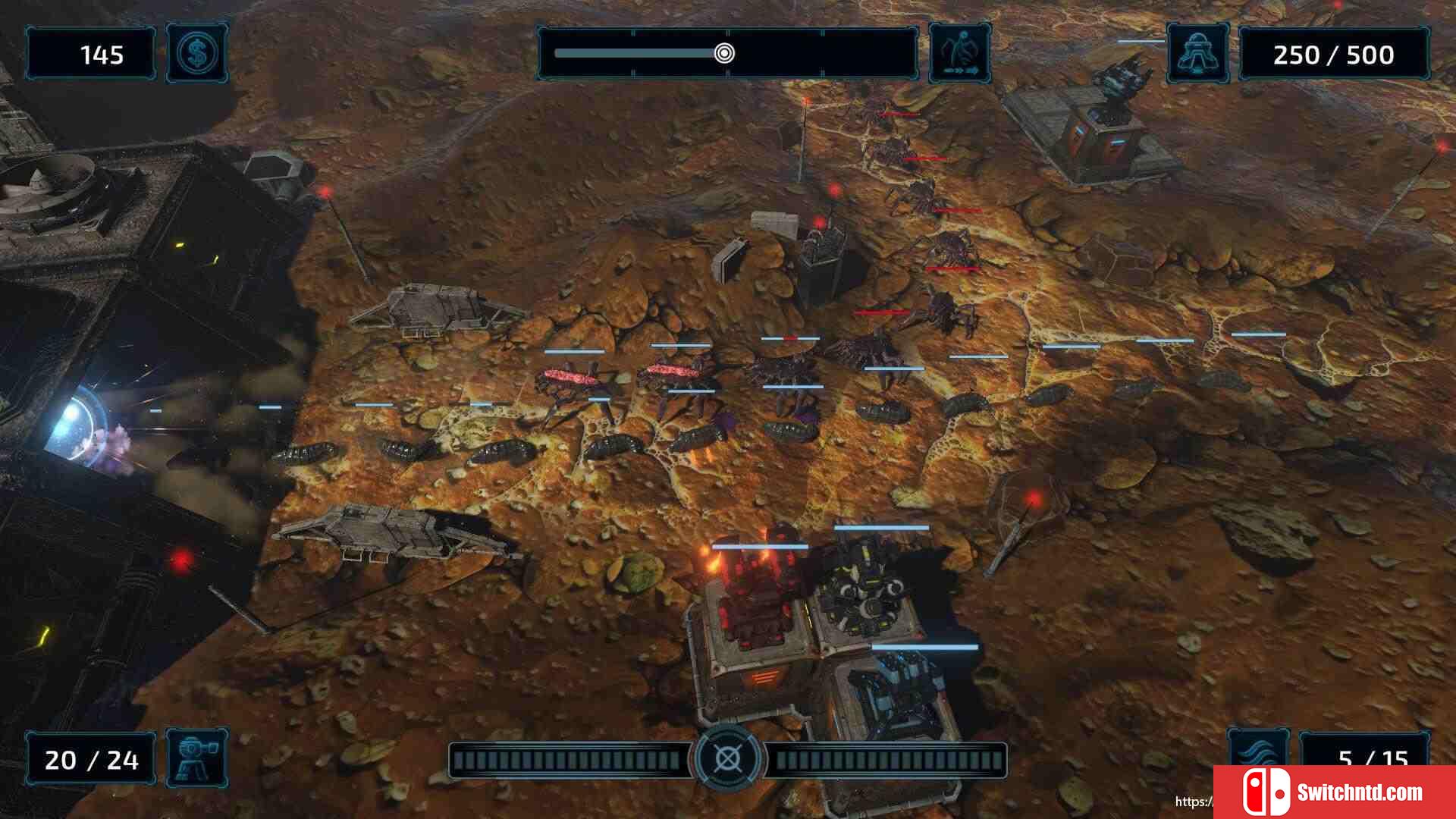Open the Switchntd.com watermark link

click(x=1335, y=792)
